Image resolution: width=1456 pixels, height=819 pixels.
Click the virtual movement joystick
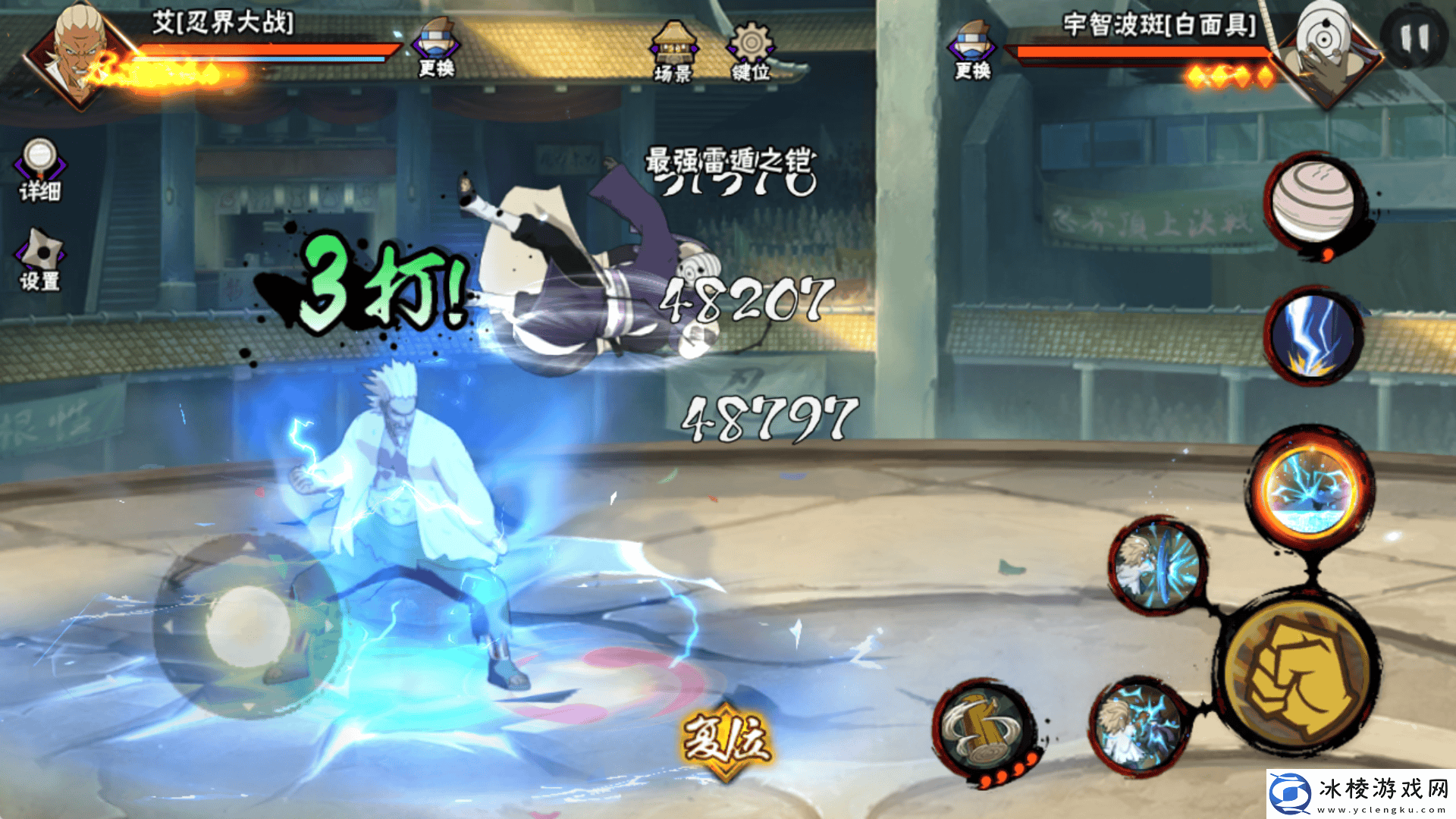247,626
